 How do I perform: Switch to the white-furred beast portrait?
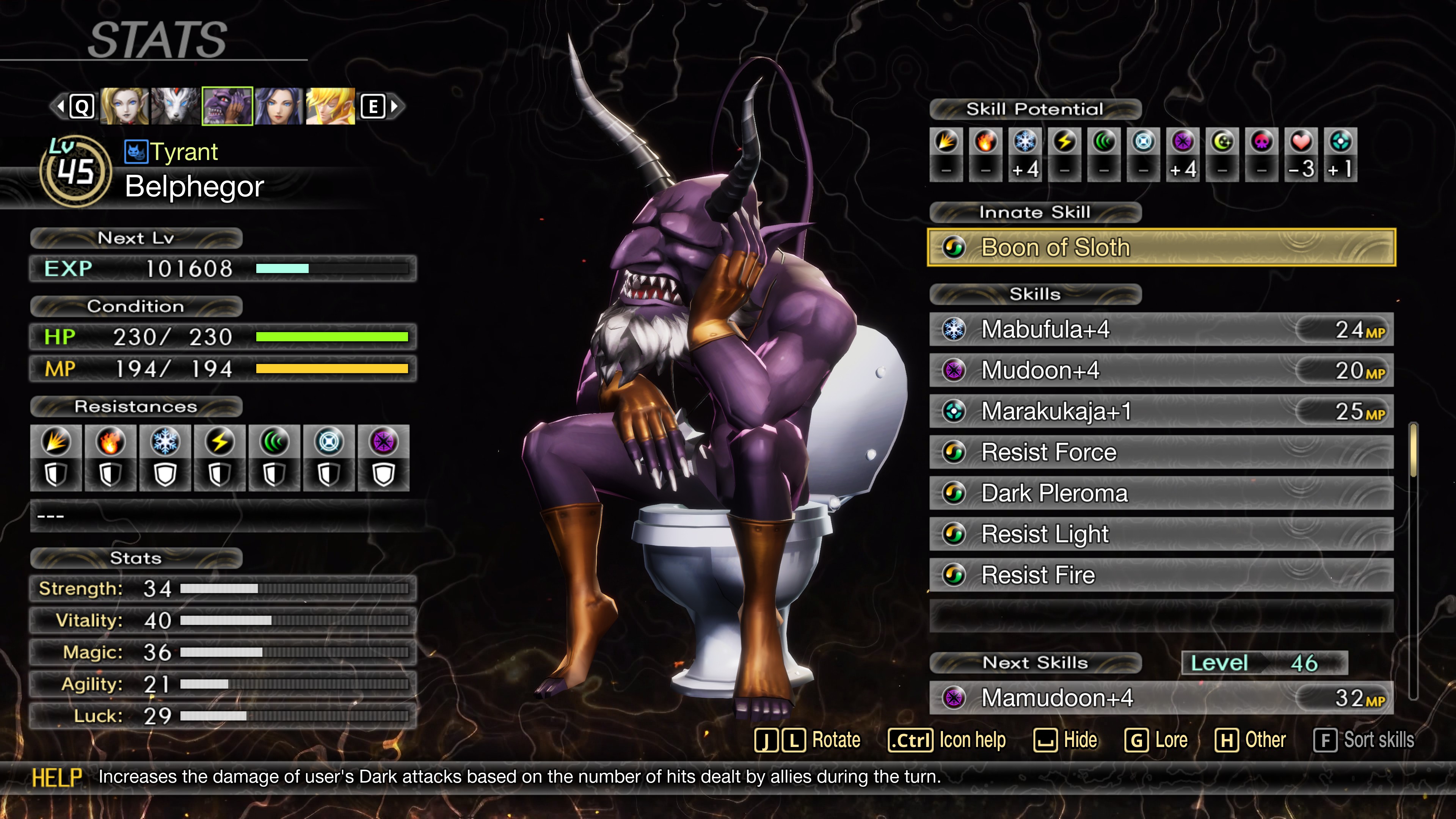[x=176, y=106]
